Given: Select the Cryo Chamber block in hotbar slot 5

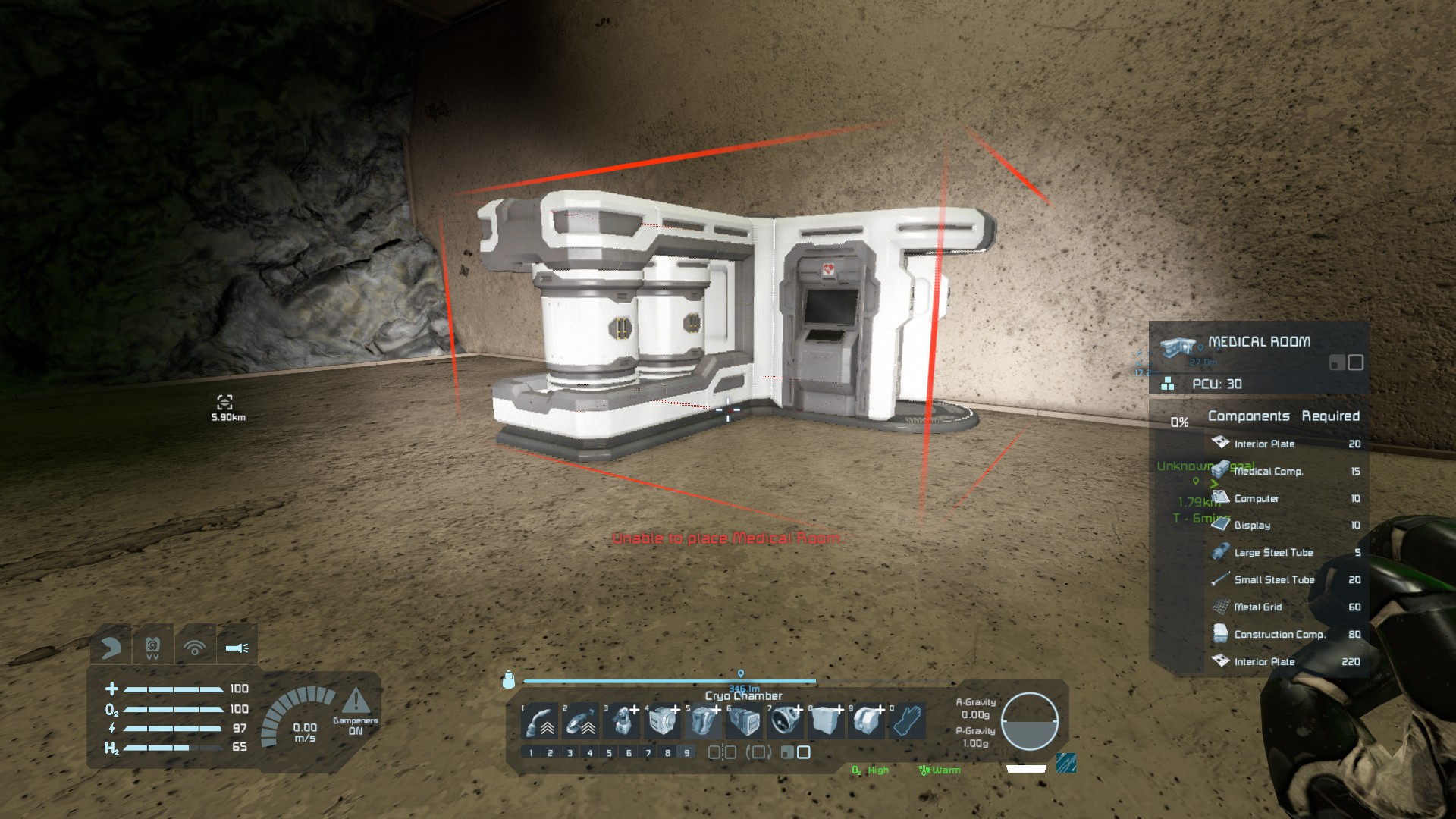Looking at the screenshot, I should tap(704, 722).
